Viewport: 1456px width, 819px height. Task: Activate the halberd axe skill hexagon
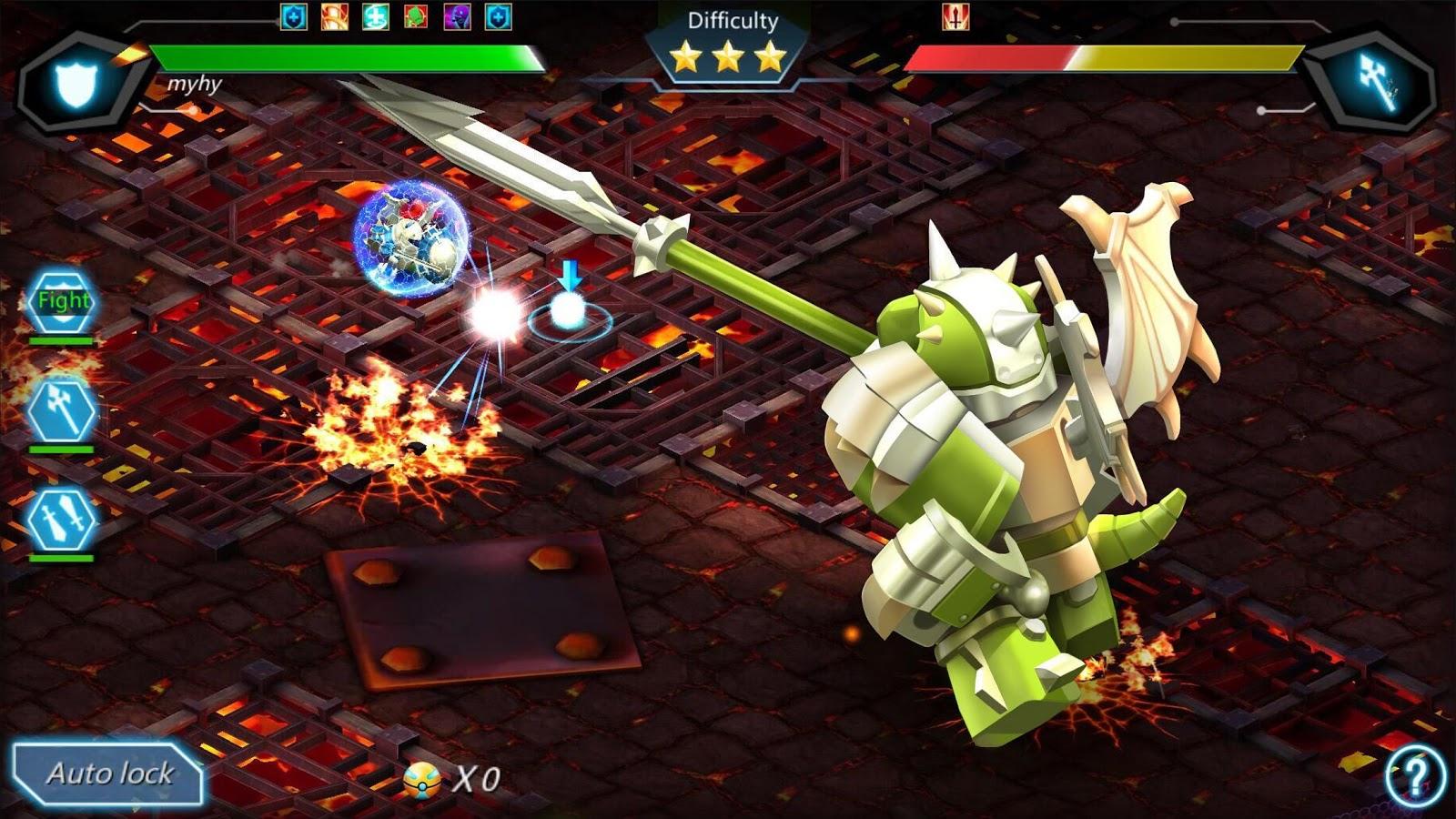pyautogui.click(x=61, y=409)
